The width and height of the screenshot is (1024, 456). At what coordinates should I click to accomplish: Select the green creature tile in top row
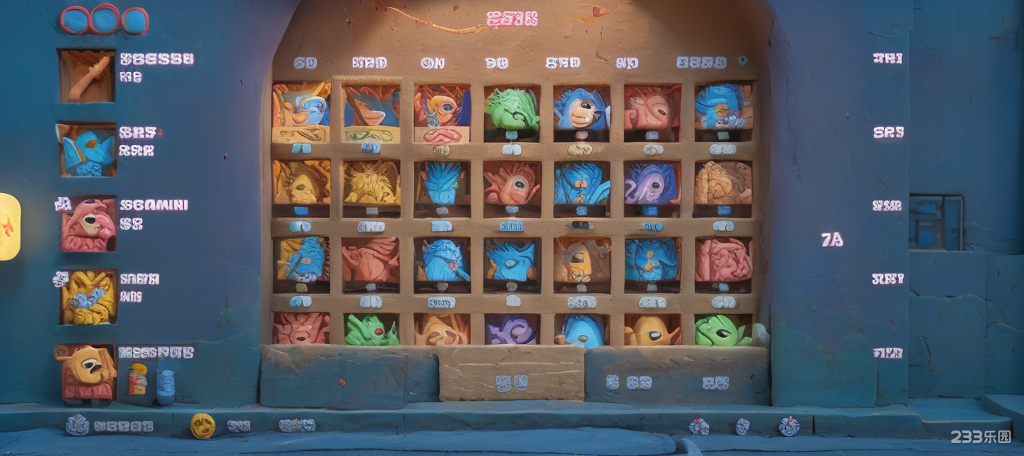(511, 109)
